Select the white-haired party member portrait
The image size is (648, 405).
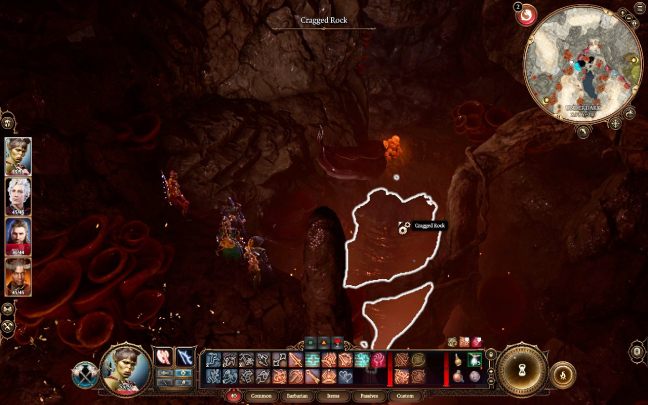[x=19, y=195]
